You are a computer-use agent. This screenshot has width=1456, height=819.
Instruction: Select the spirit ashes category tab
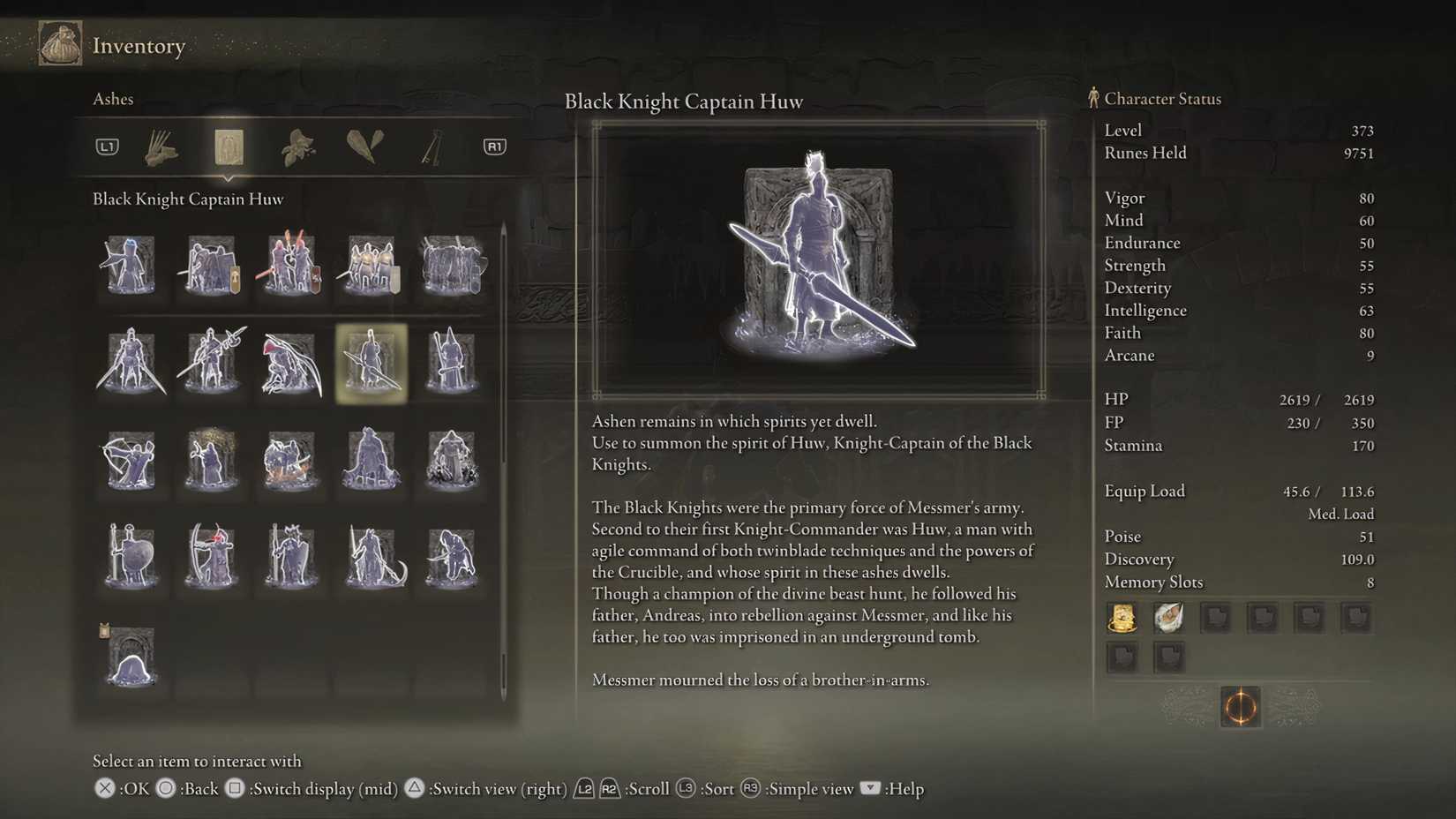click(229, 147)
